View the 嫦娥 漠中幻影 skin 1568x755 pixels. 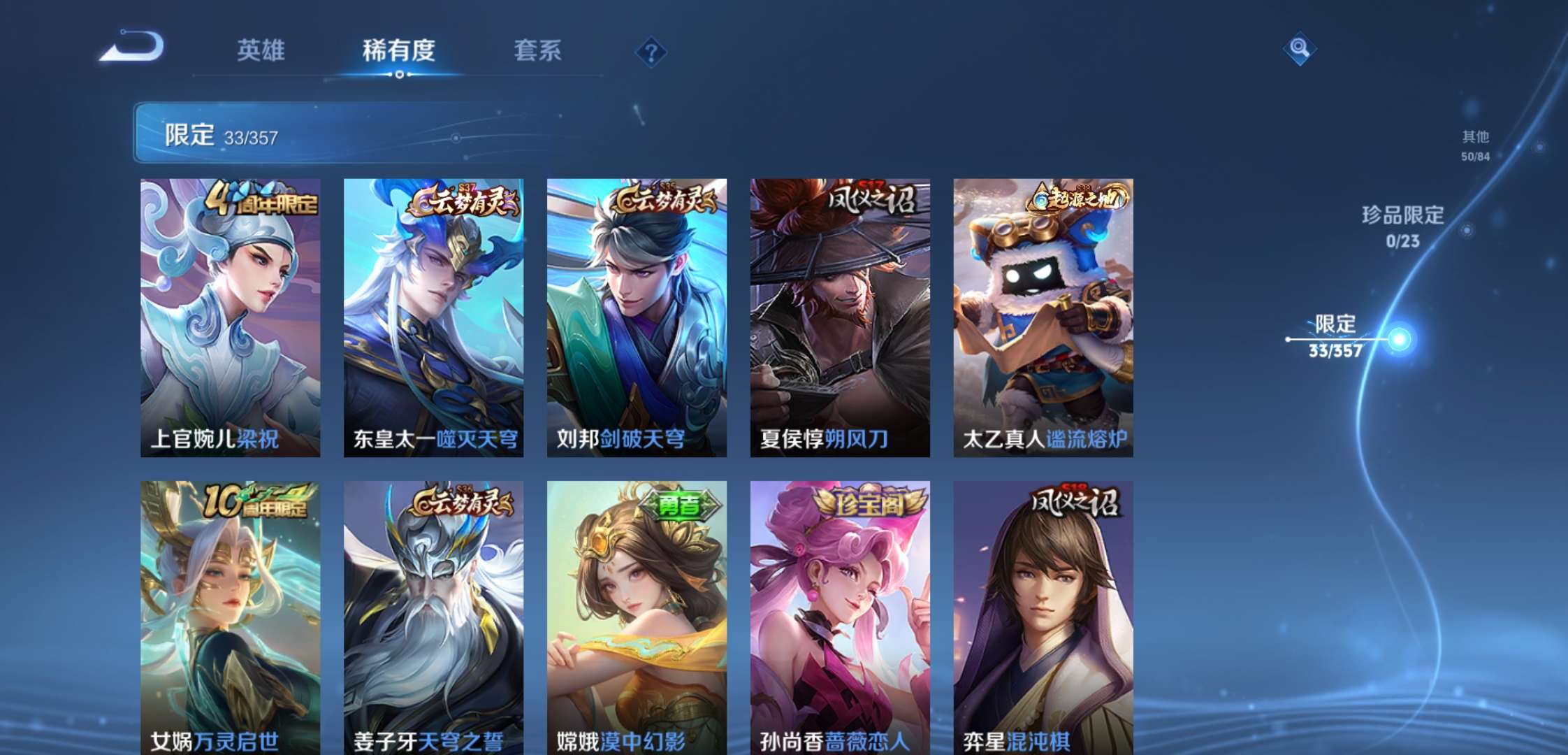coord(637,615)
